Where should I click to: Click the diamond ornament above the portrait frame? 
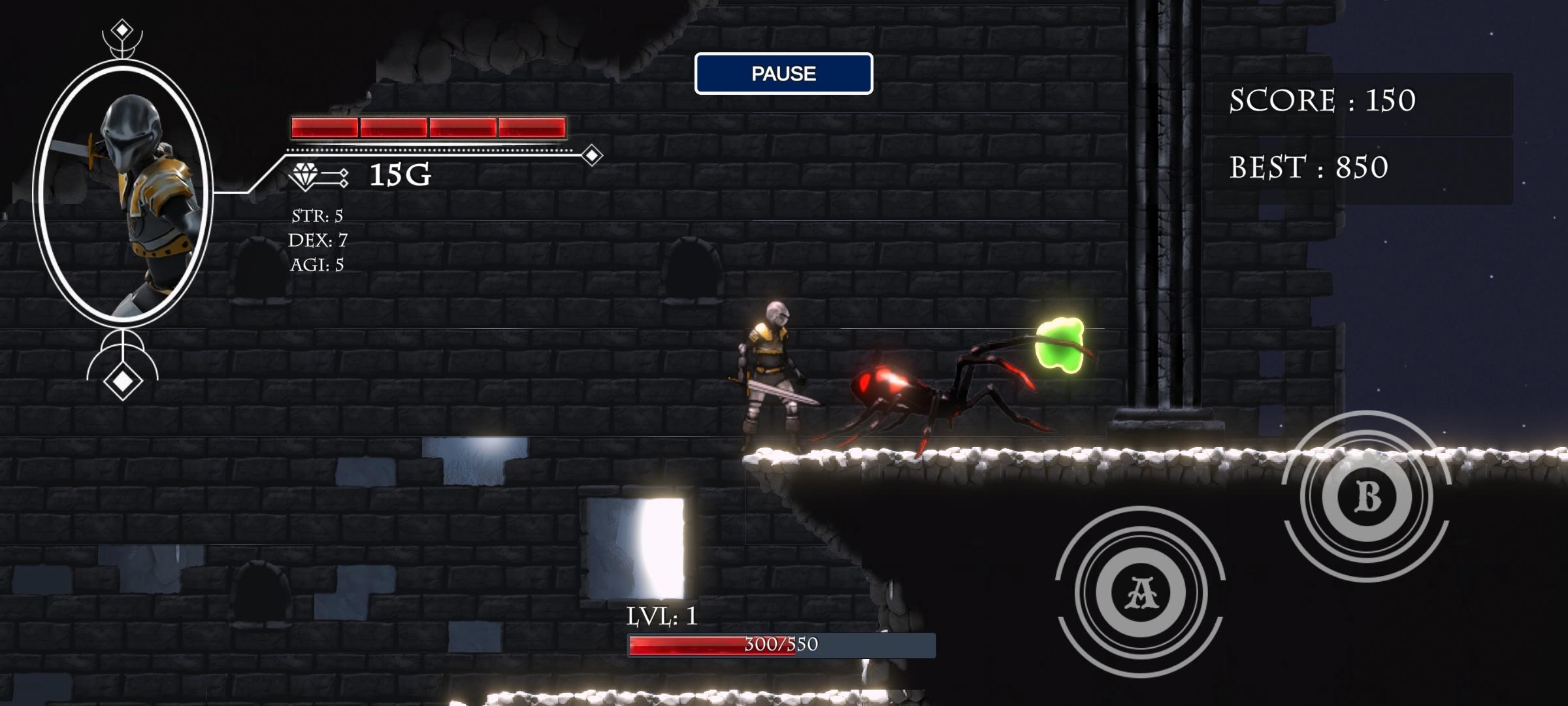123,27
